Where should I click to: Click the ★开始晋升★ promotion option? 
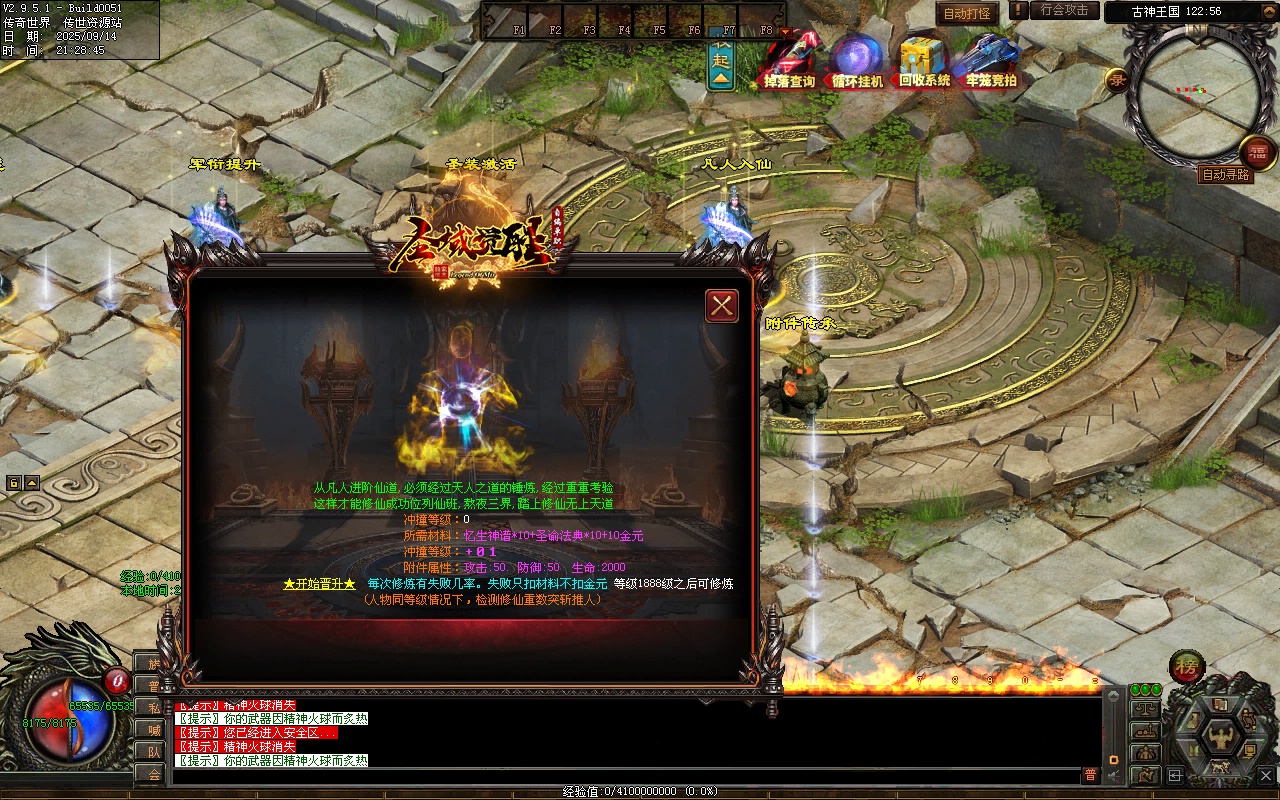319,584
